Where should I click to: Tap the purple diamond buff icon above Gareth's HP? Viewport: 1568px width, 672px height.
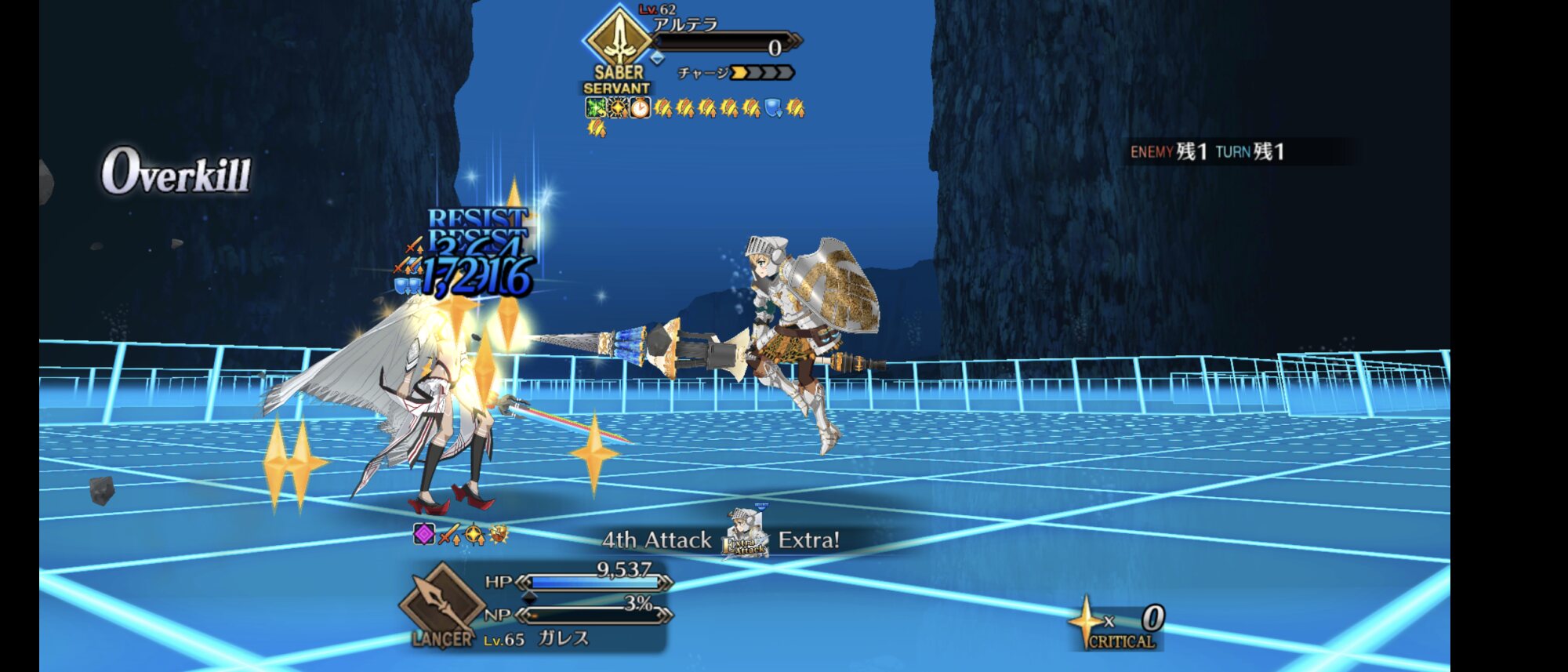[x=424, y=534]
